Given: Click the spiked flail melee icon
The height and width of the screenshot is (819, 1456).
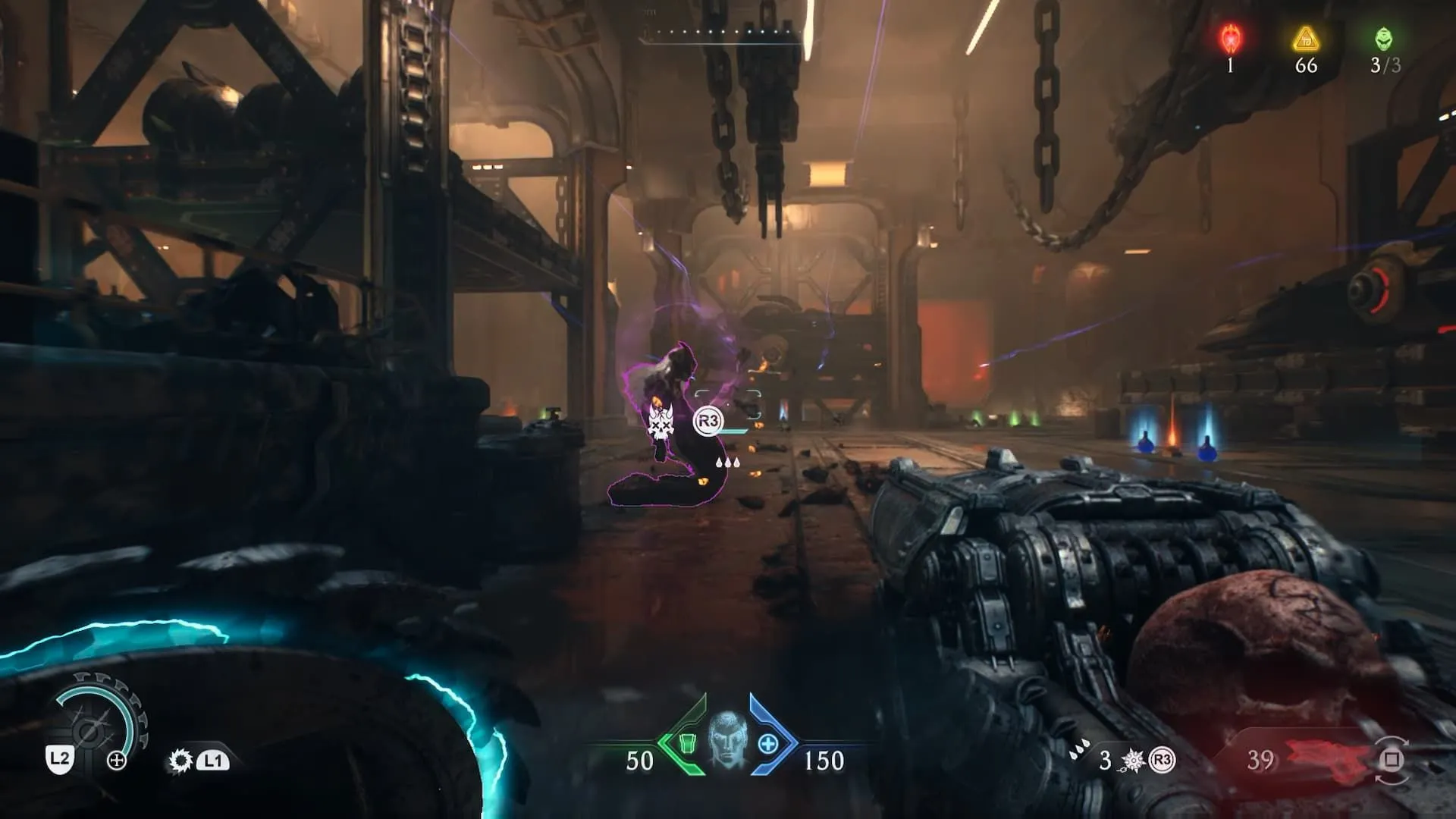Looking at the screenshot, I should (x=1133, y=760).
